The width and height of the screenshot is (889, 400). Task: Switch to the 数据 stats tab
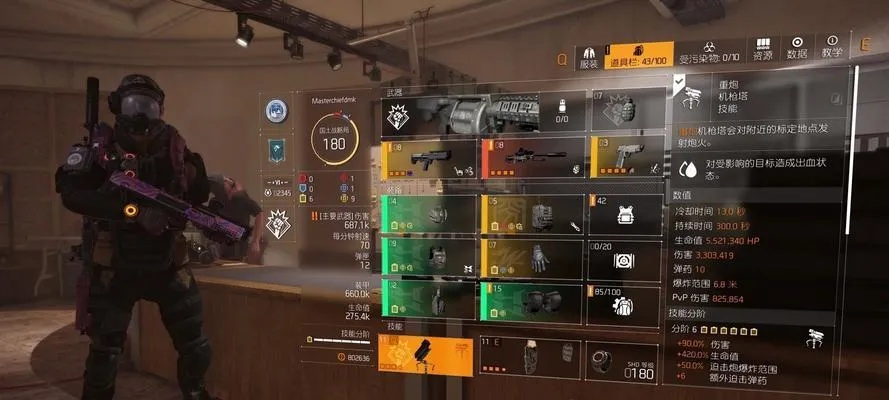click(x=797, y=49)
